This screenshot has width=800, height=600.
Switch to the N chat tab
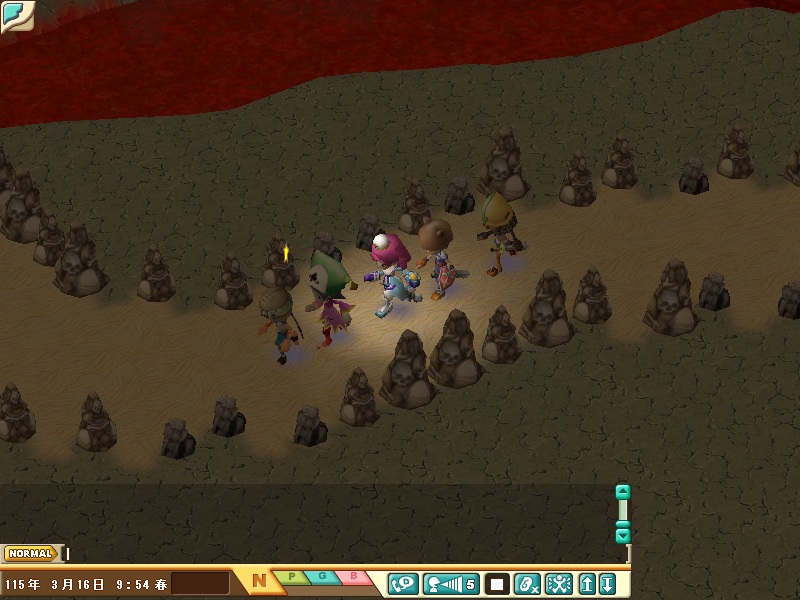pos(259,580)
